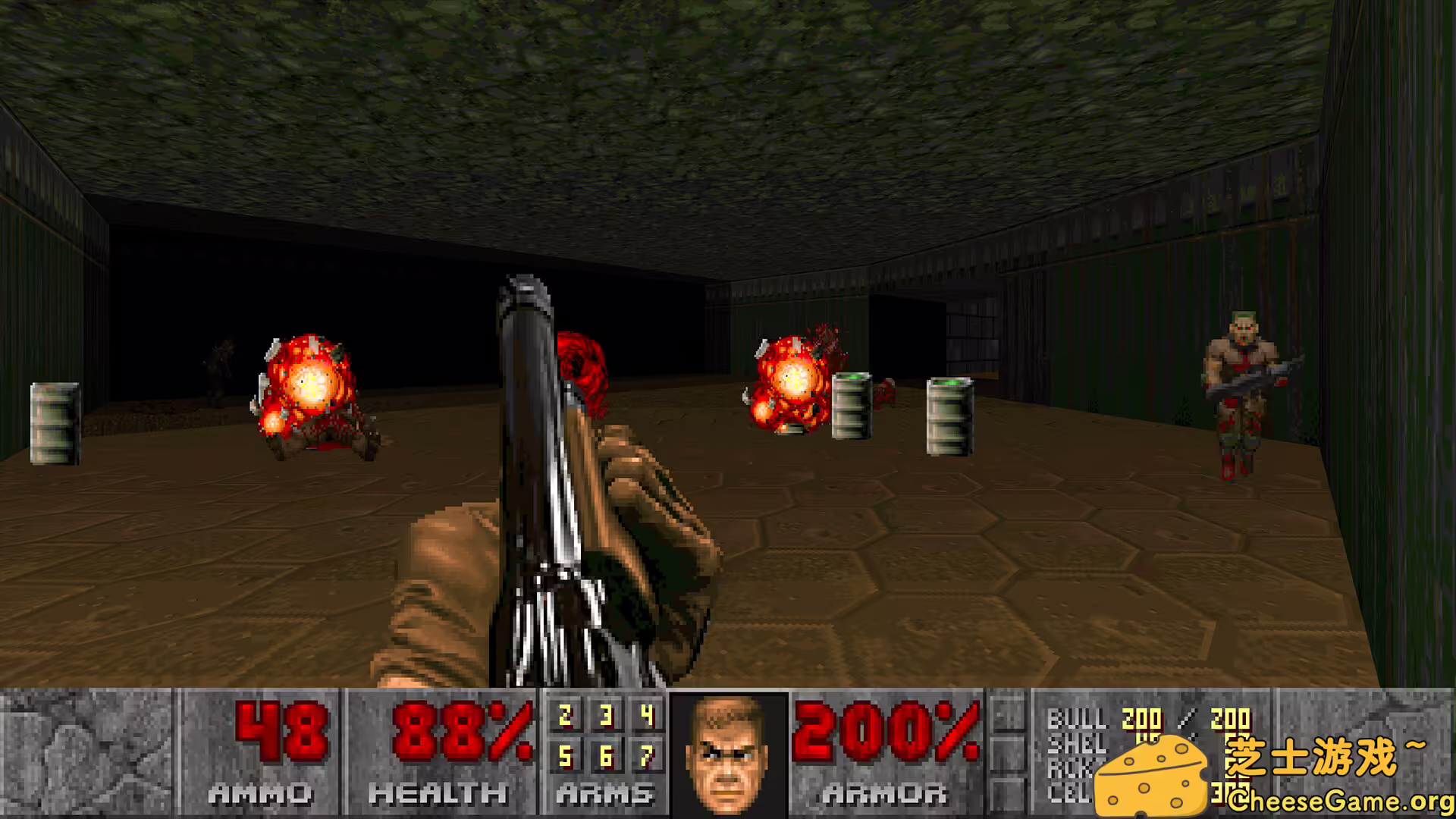This screenshot has height=819, width=1456.
Task: Click the HEALTH label in status bar
Action: [435, 795]
